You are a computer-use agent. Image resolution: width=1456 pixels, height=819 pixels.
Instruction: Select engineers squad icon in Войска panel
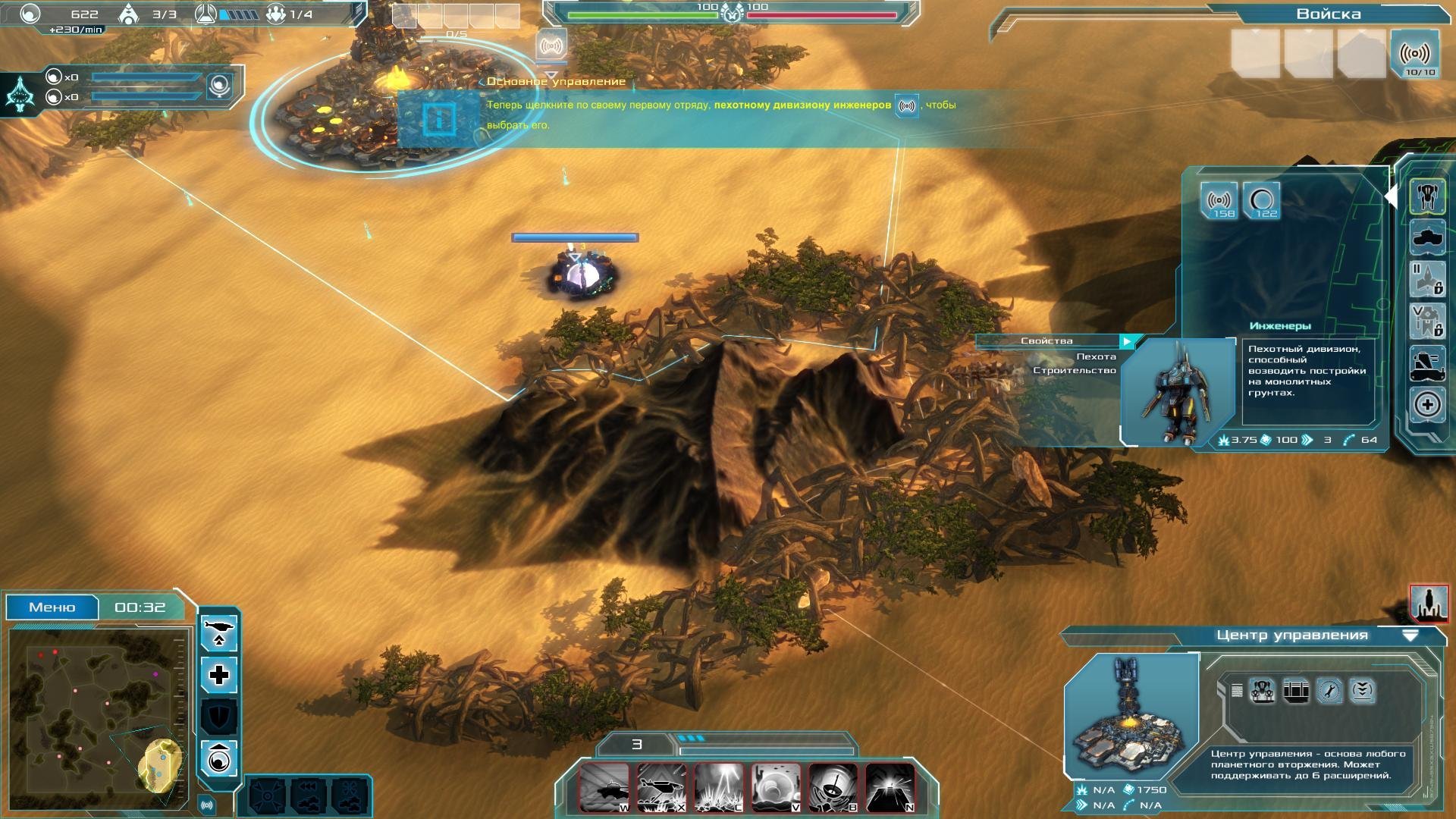click(1415, 55)
